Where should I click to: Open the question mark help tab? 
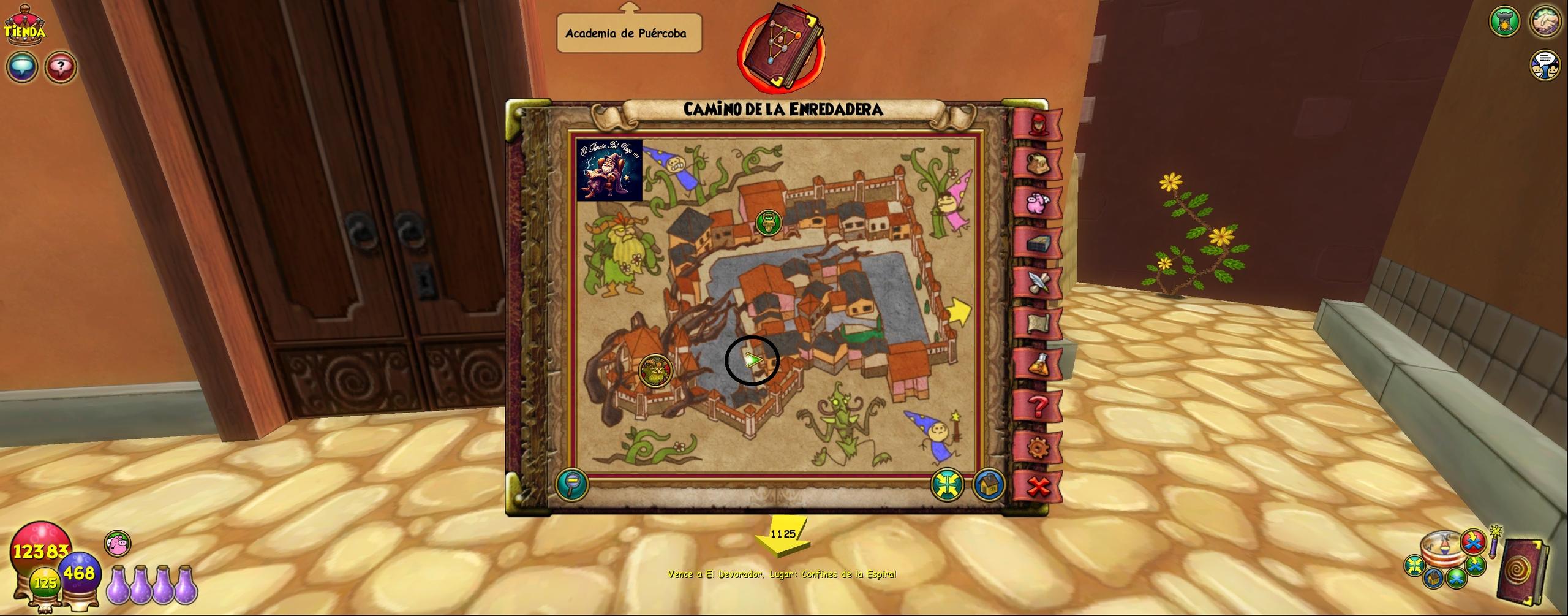pos(1038,405)
